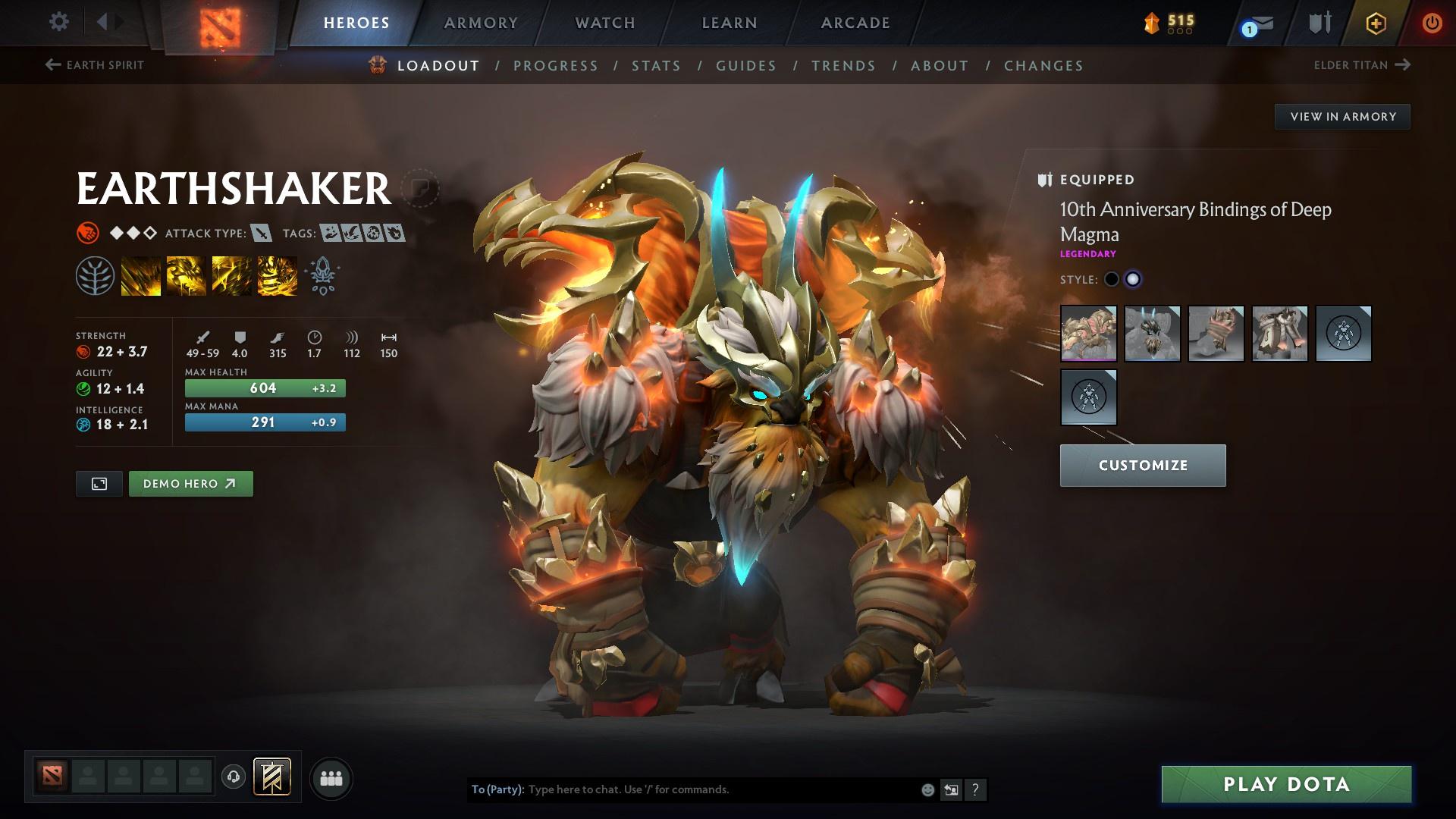This screenshot has height=819, width=1456.
Task: Advance to Elder Titan with the arrow
Action: [x=1401, y=64]
